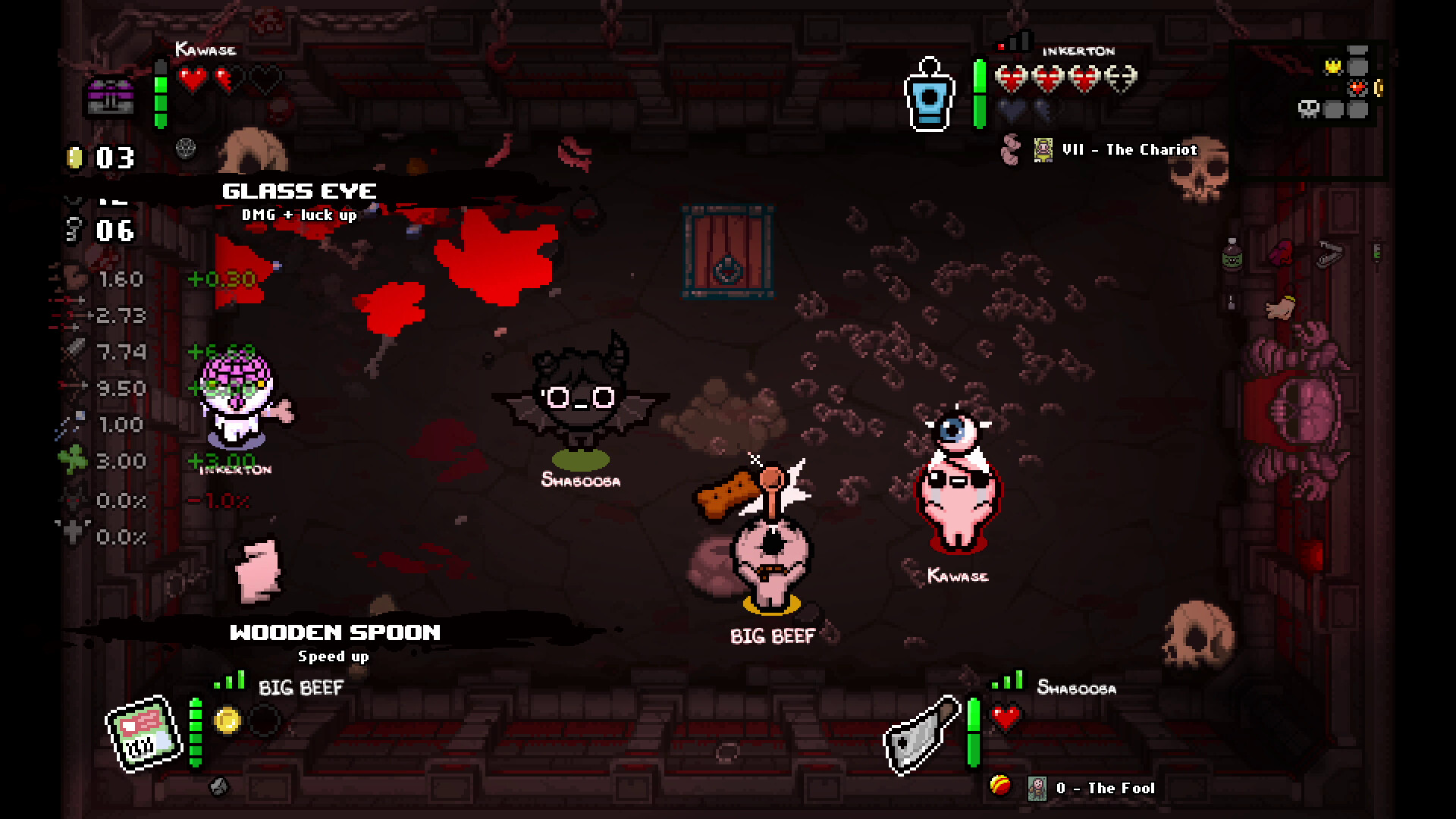This screenshot has height=819, width=1456.
Task: Toggle Shaboosa's green charge bar
Action: point(974,732)
